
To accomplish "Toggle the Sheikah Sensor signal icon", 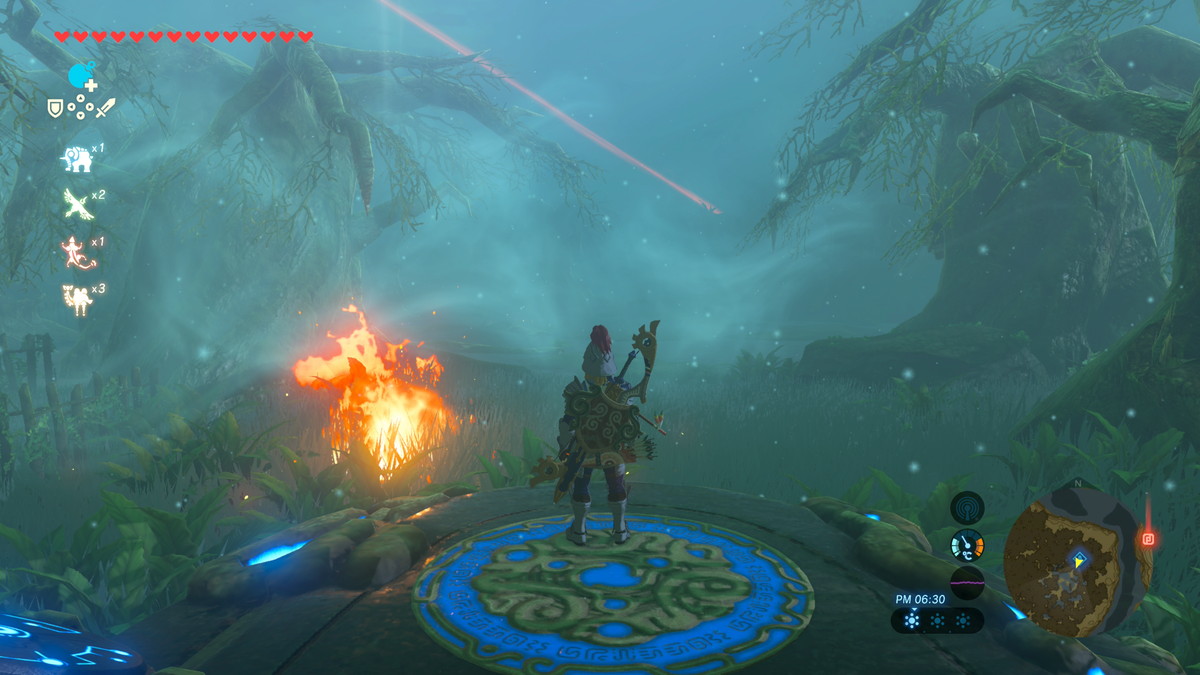I will pyautogui.click(x=967, y=507).
